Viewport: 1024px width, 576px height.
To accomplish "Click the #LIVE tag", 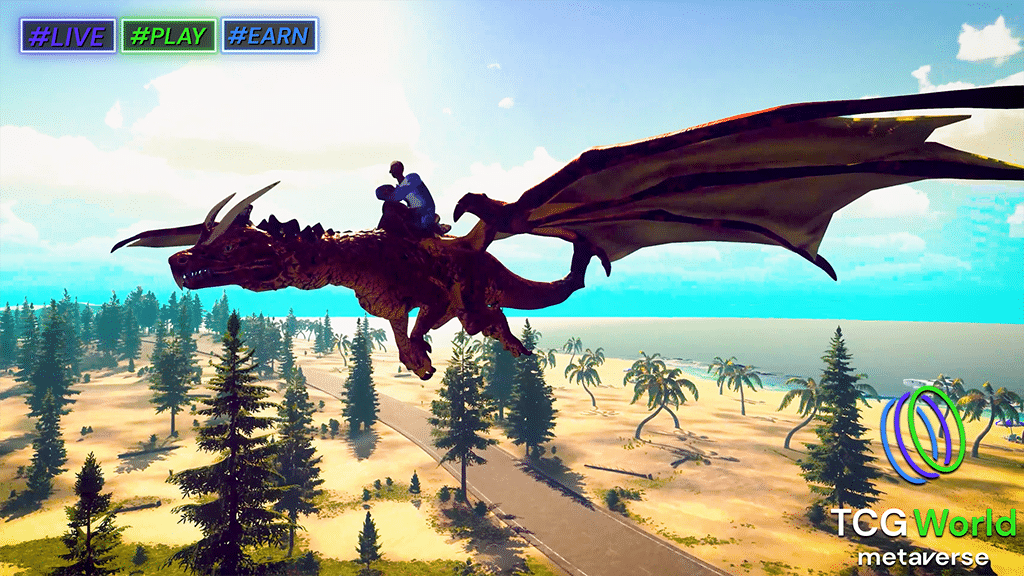I will click(68, 36).
